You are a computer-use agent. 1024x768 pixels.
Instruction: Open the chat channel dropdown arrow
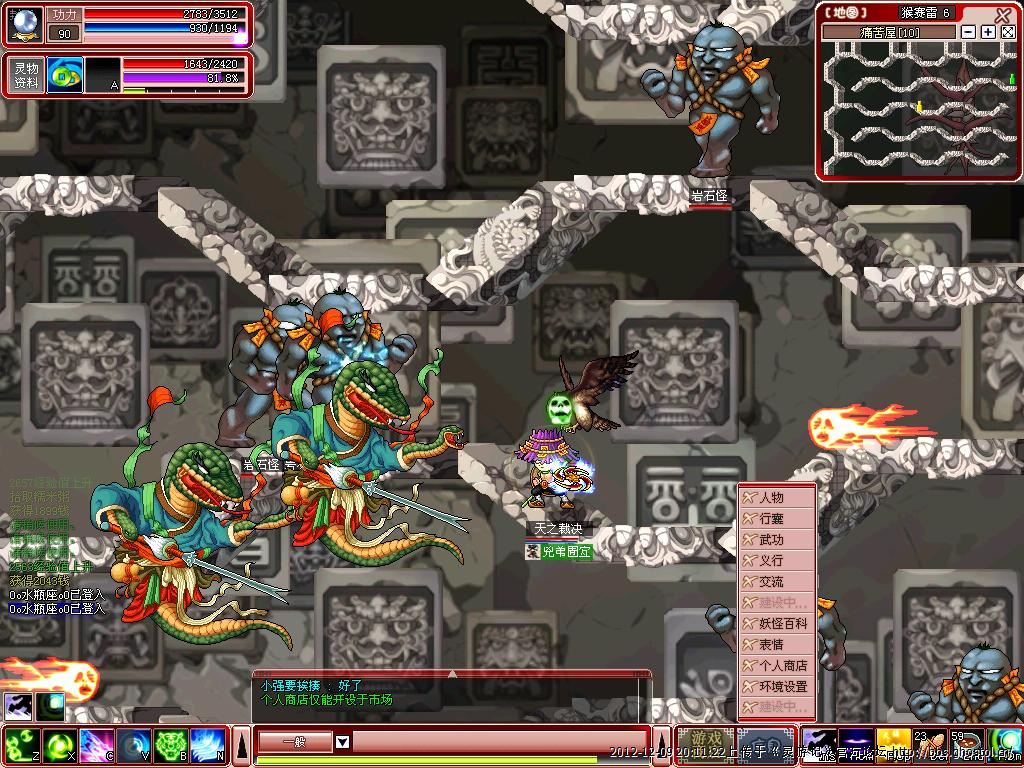point(342,742)
